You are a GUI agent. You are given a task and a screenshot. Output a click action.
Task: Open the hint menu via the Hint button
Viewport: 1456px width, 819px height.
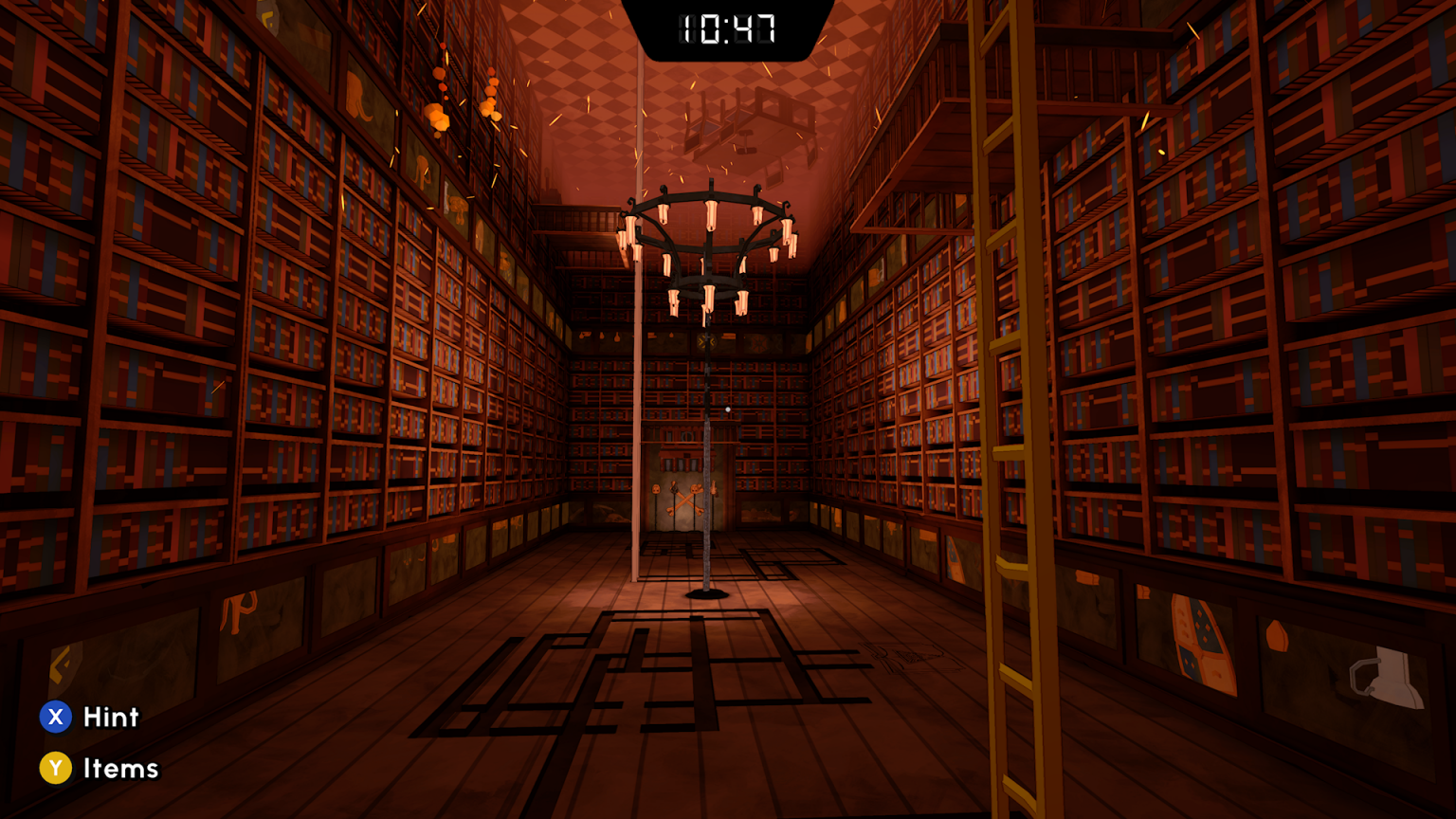[x=109, y=718]
